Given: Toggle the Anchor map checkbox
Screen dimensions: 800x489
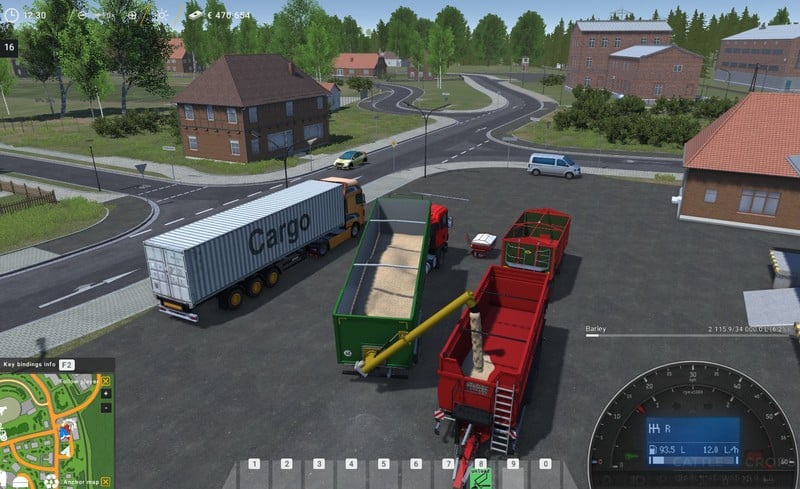Looking at the screenshot, I should (x=105, y=481).
